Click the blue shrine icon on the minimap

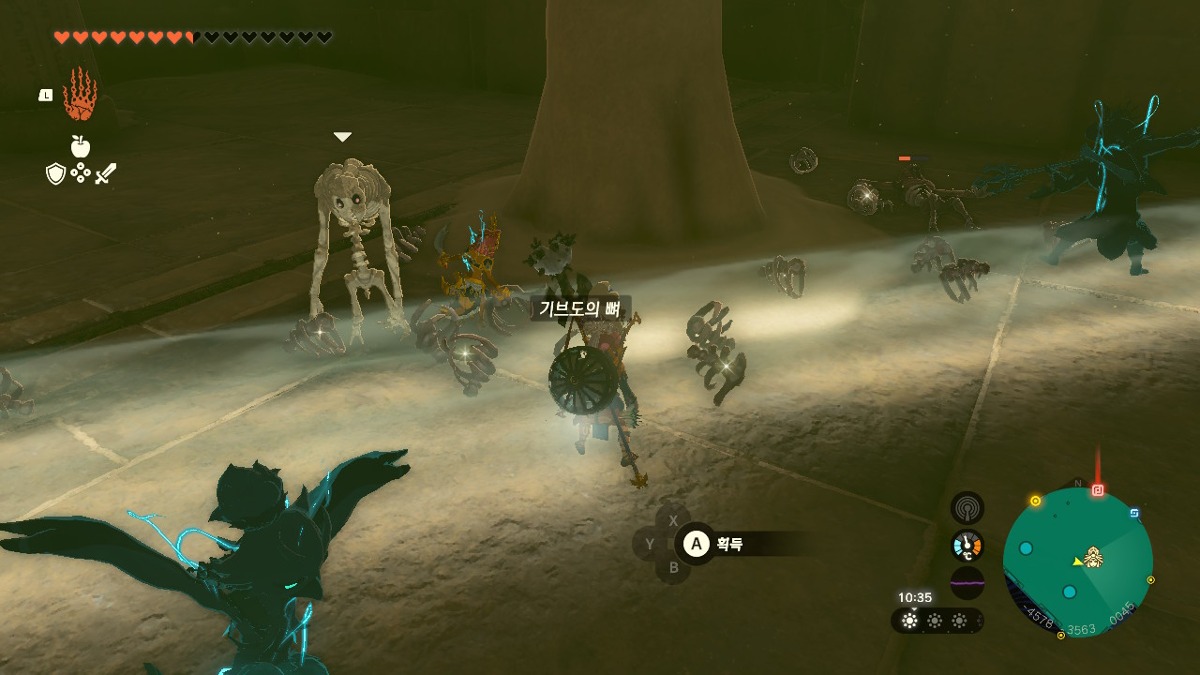click(x=1134, y=514)
